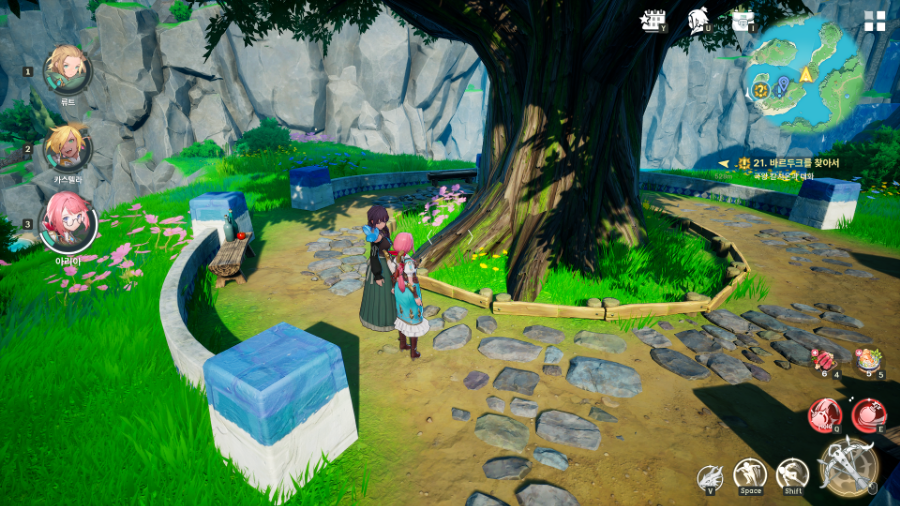Fire the crossbow basic attack button
This screenshot has width=900, height=506.
coord(848,466)
